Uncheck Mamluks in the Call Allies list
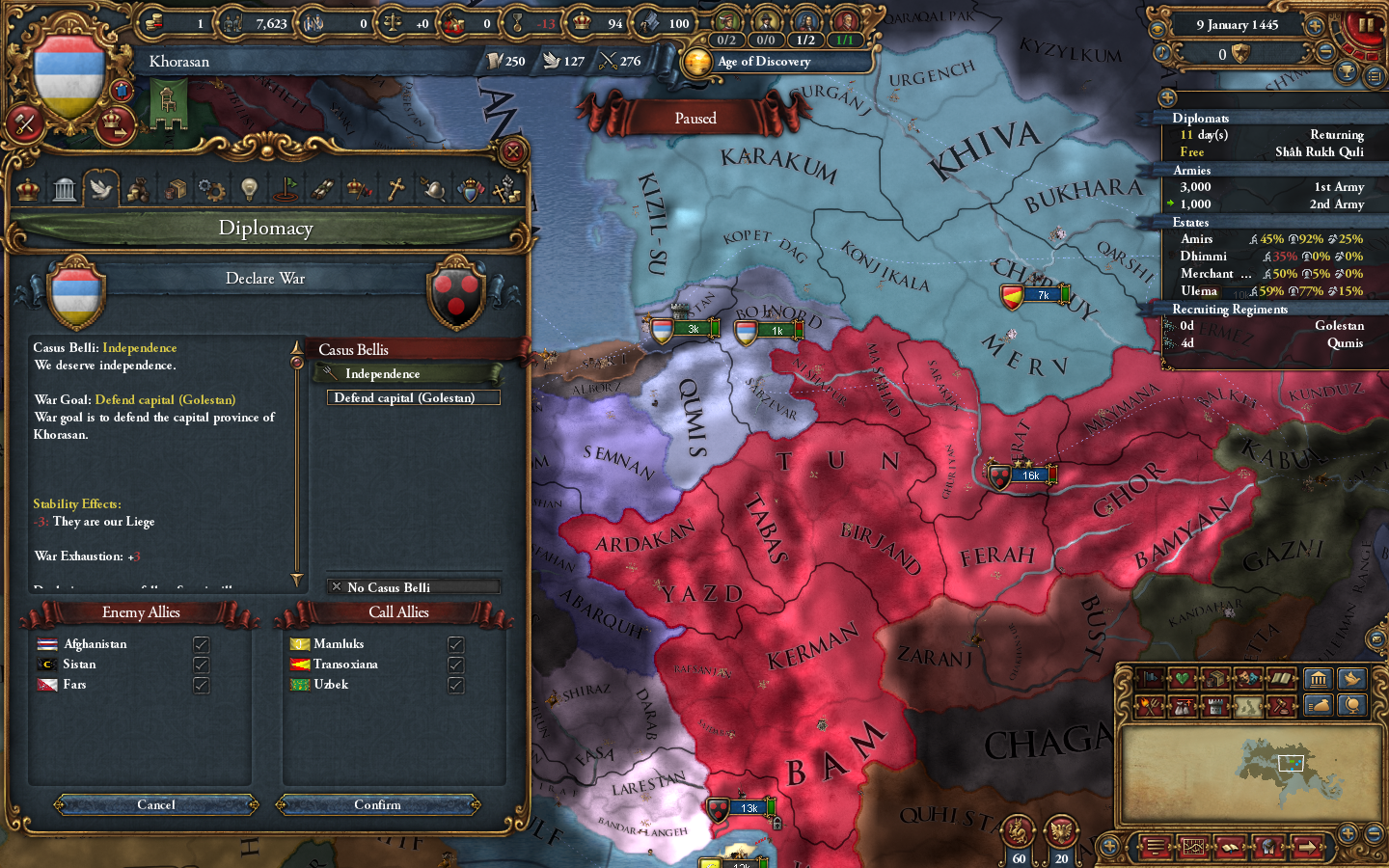The image size is (1389, 868). click(455, 644)
